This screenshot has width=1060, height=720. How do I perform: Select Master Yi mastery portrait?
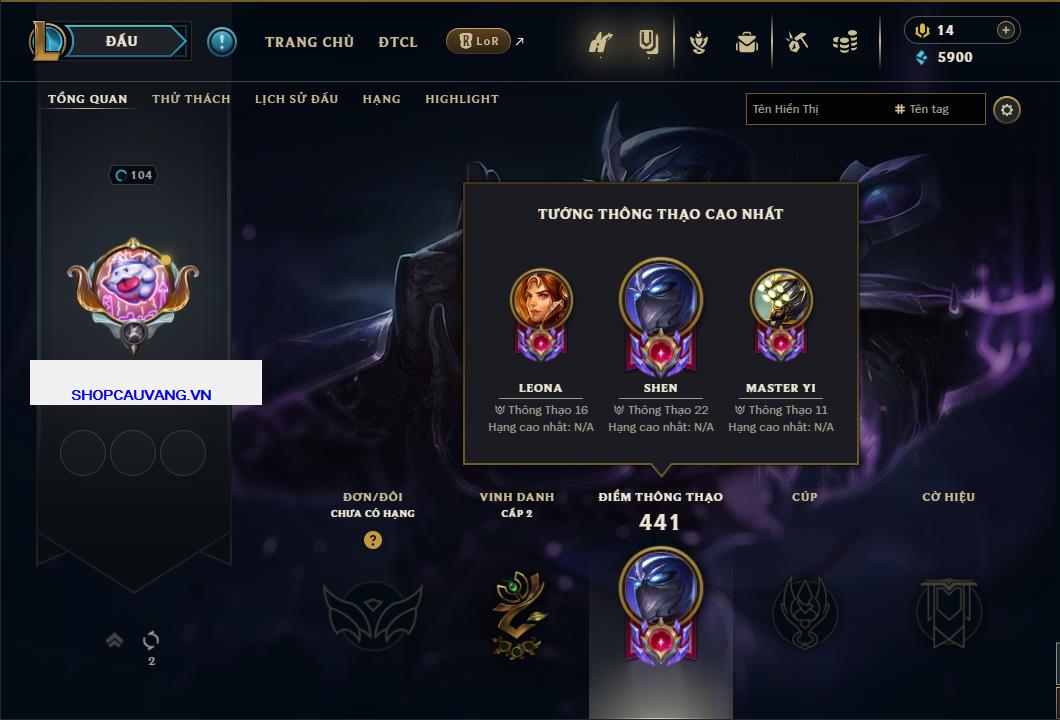(x=781, y=300)
